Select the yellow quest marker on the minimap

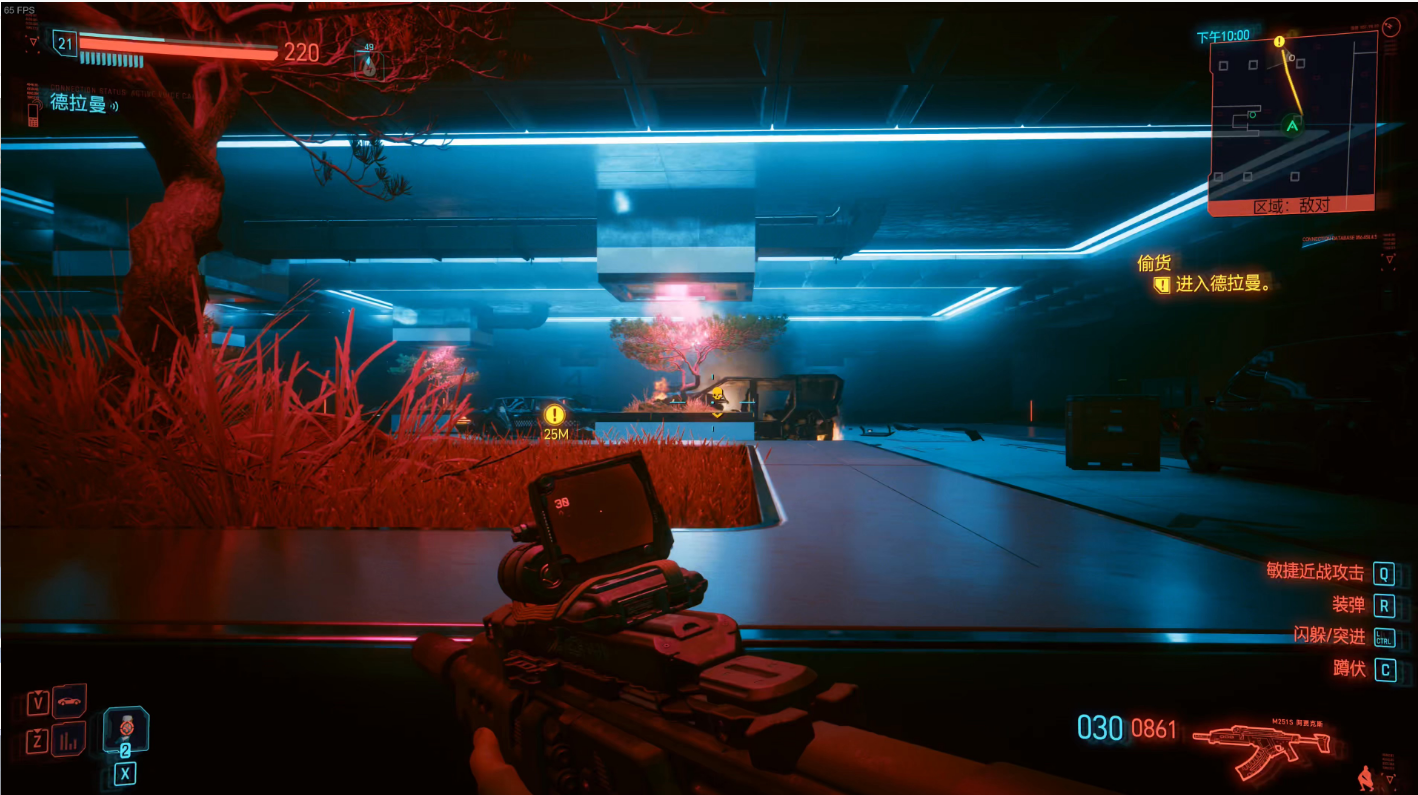click(x=1279, y=42)
